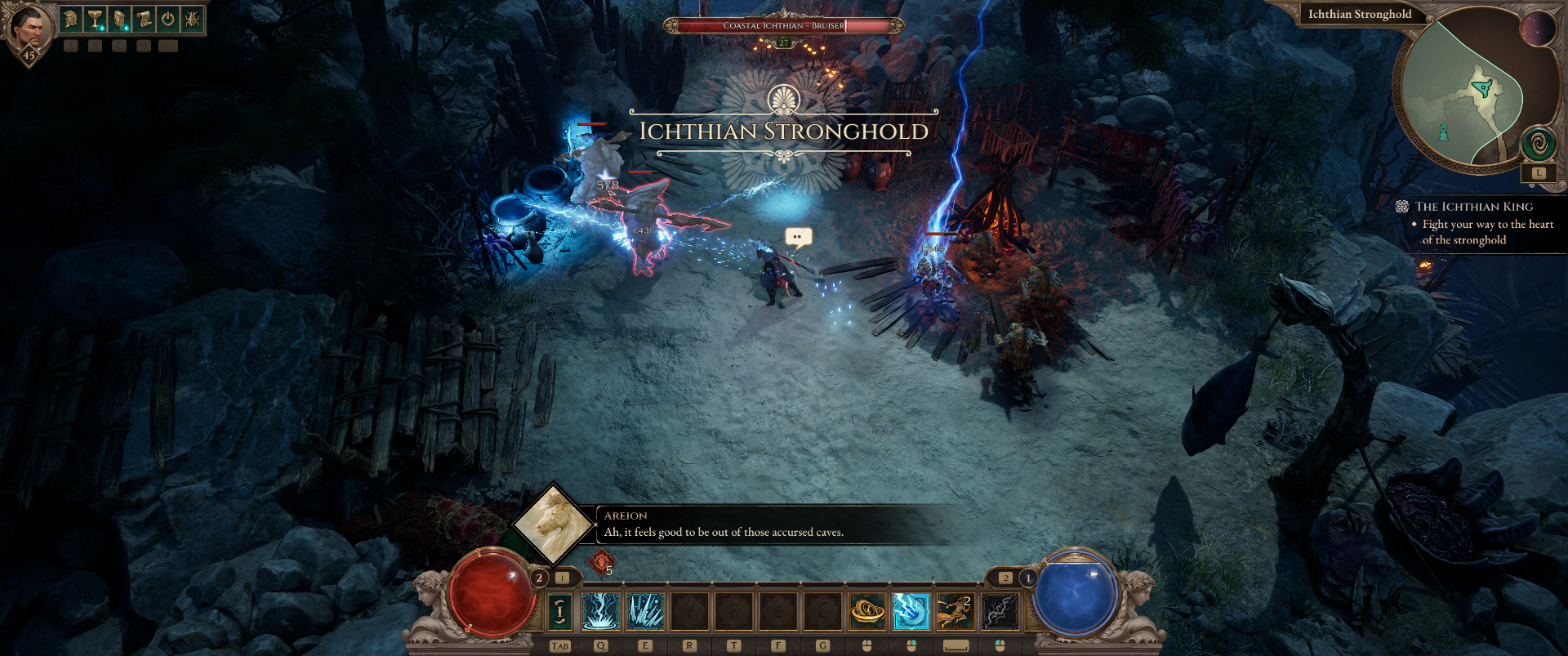The height and width of the screenshot is (656, 1568).
Task: Activate the highlighted lightning orb ability
Action: point(911,611)
